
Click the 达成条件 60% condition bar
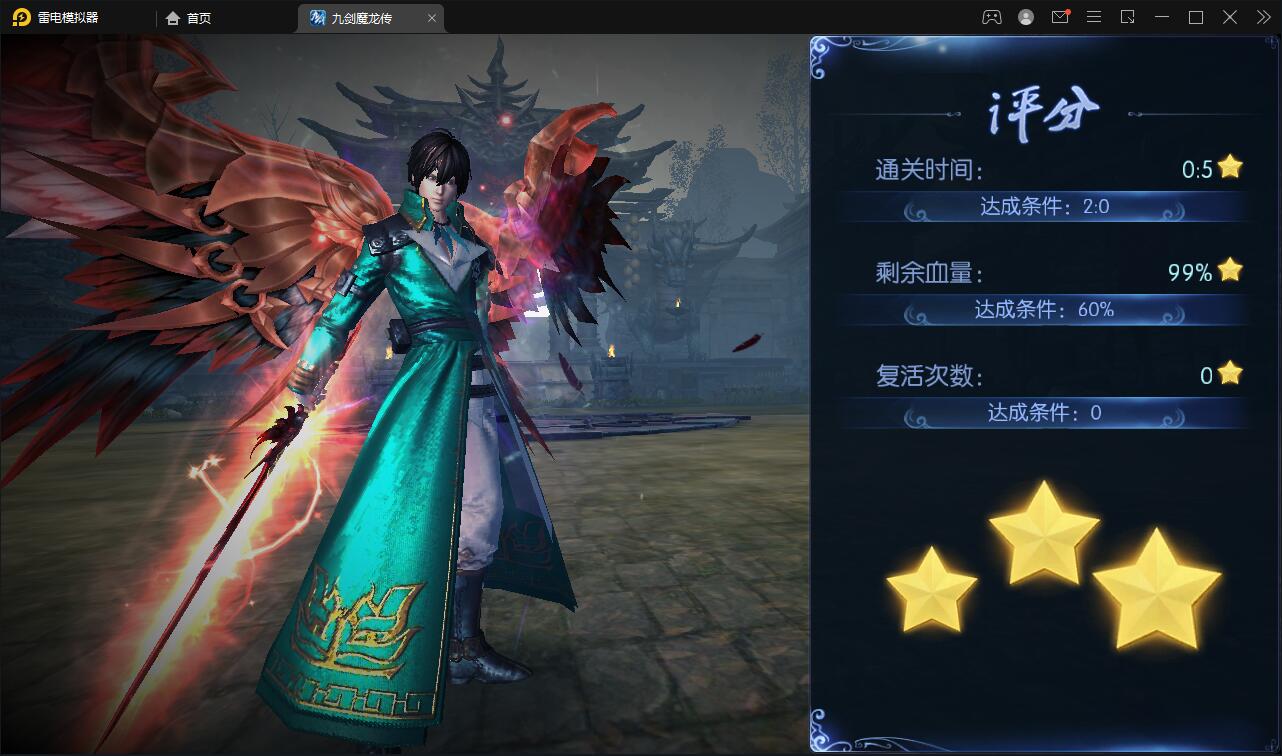1044,310
